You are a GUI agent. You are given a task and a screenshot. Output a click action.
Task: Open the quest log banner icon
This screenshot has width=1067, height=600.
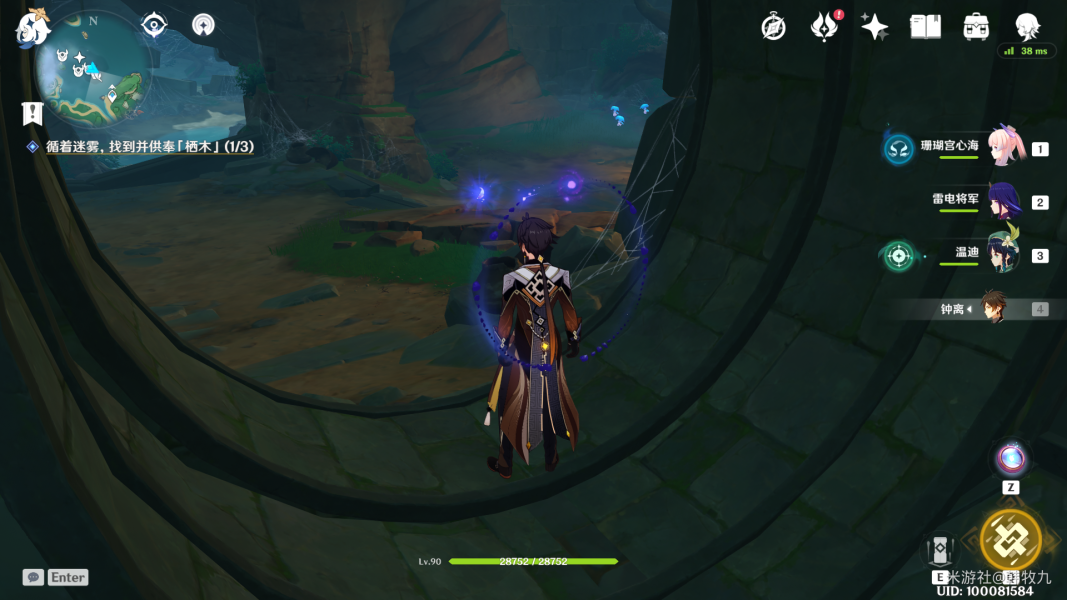[33, 113]
